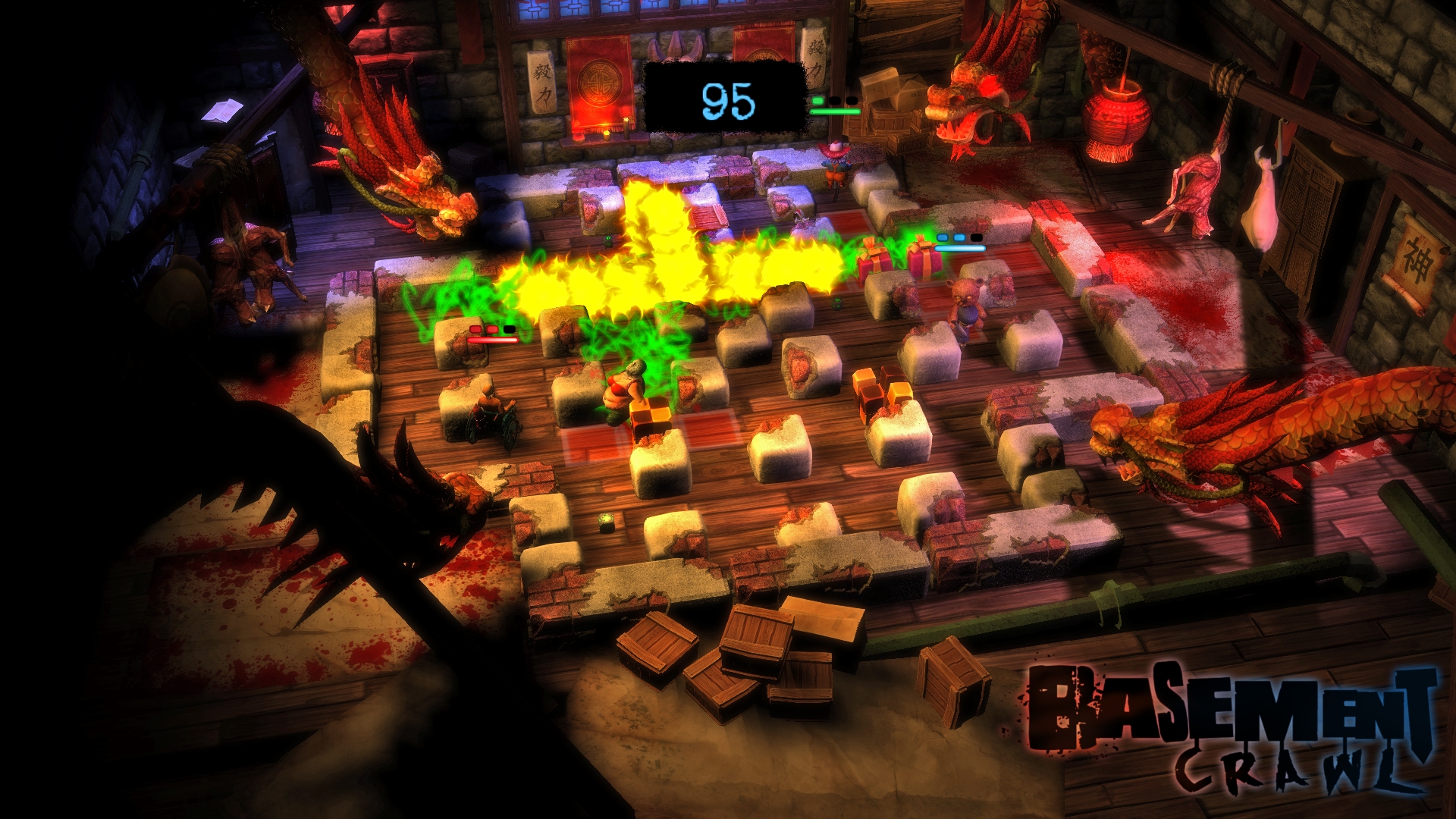This screenshot has width=1456, height=819.
Task: Toggle the first blue bomb pip indicator
Action: (943, 238)
